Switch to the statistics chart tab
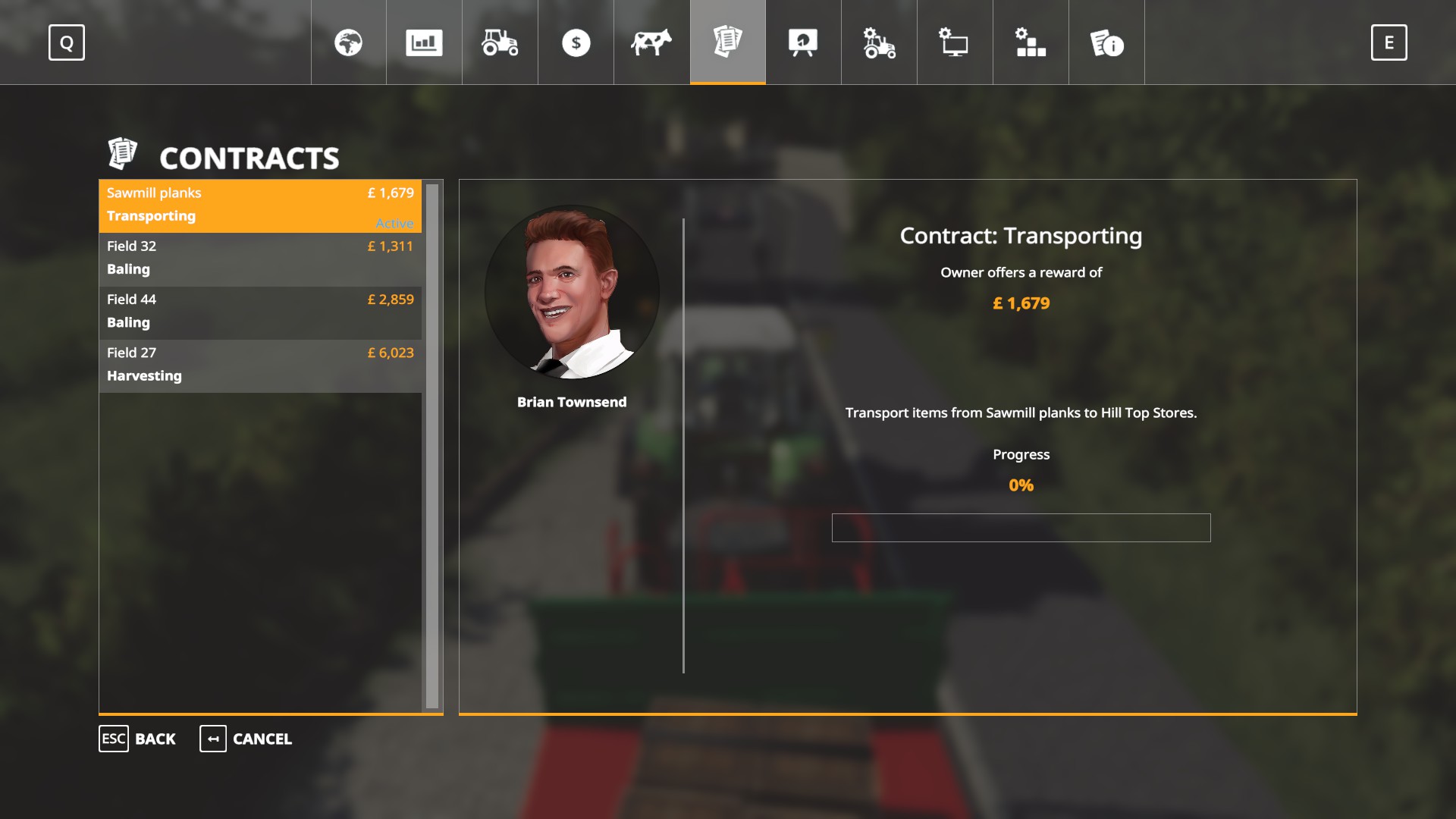1456x819 pixels. tap(424, 42)
